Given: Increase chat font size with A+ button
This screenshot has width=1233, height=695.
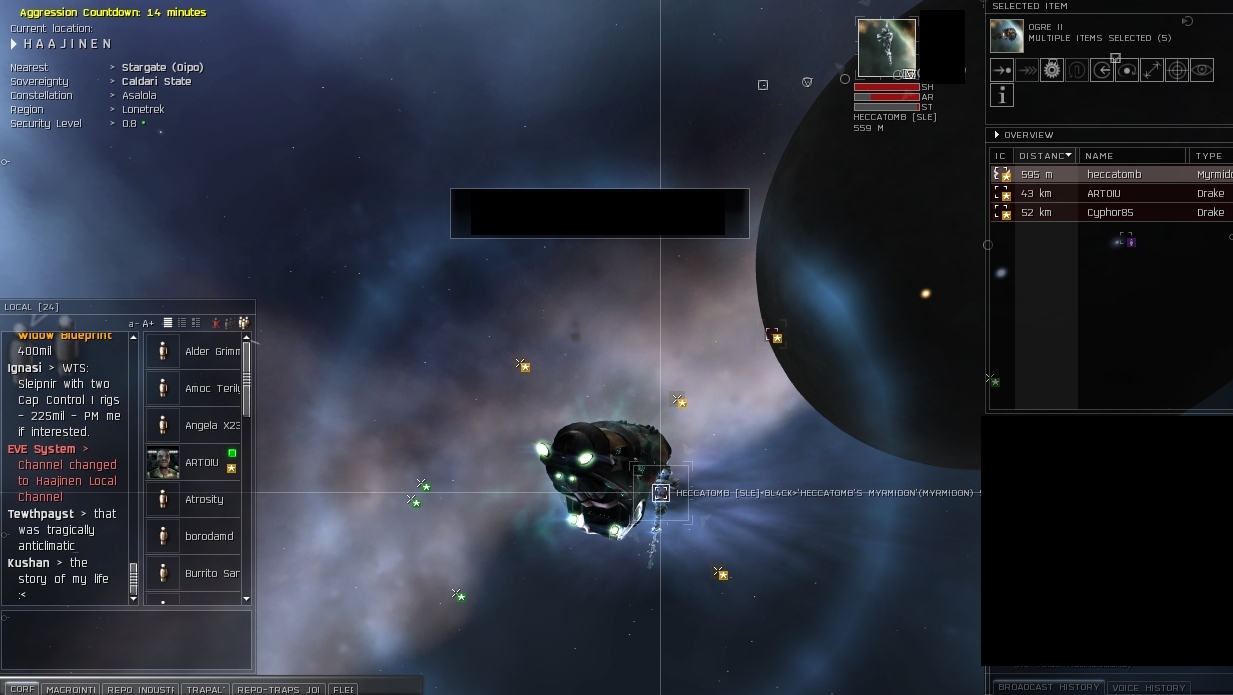Looking at the screenshot, I should coord(149,323).
